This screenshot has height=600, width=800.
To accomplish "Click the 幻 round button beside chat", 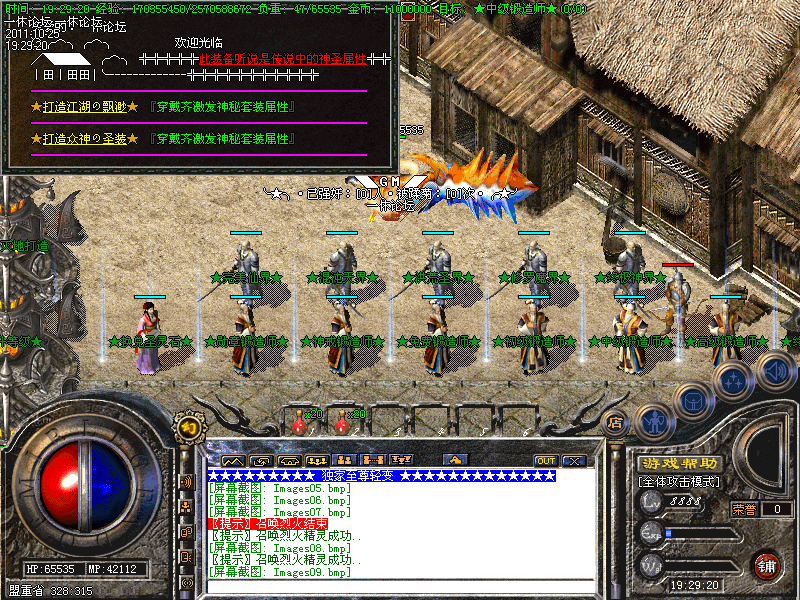I will tap(186, 428).
